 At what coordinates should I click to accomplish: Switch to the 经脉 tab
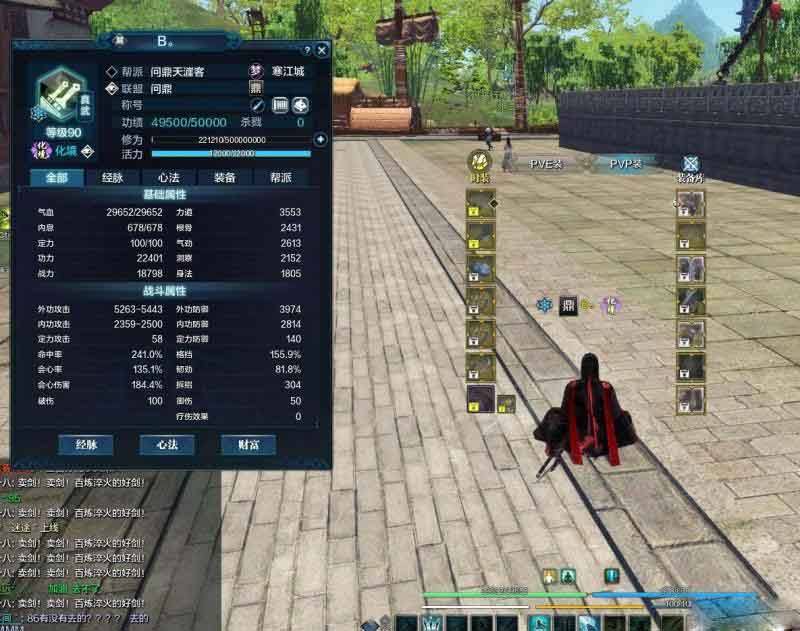(112, 177)
